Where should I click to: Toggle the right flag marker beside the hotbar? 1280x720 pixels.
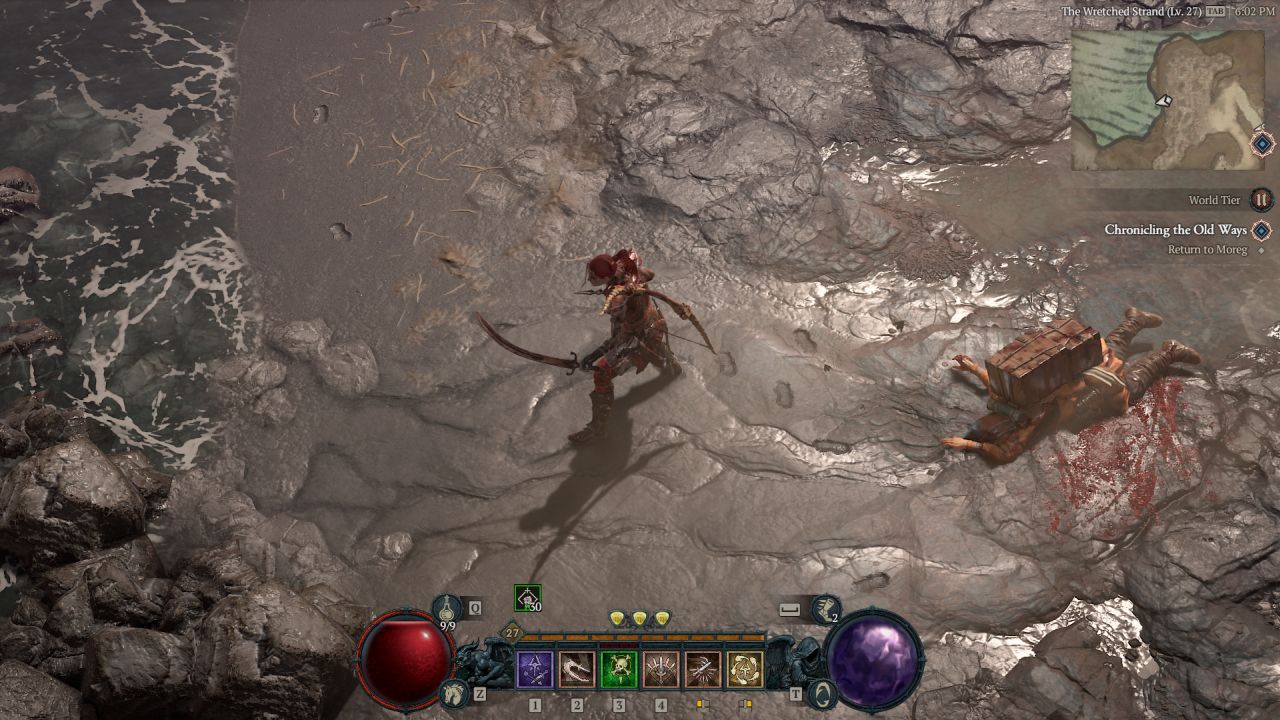coord(745,705)
